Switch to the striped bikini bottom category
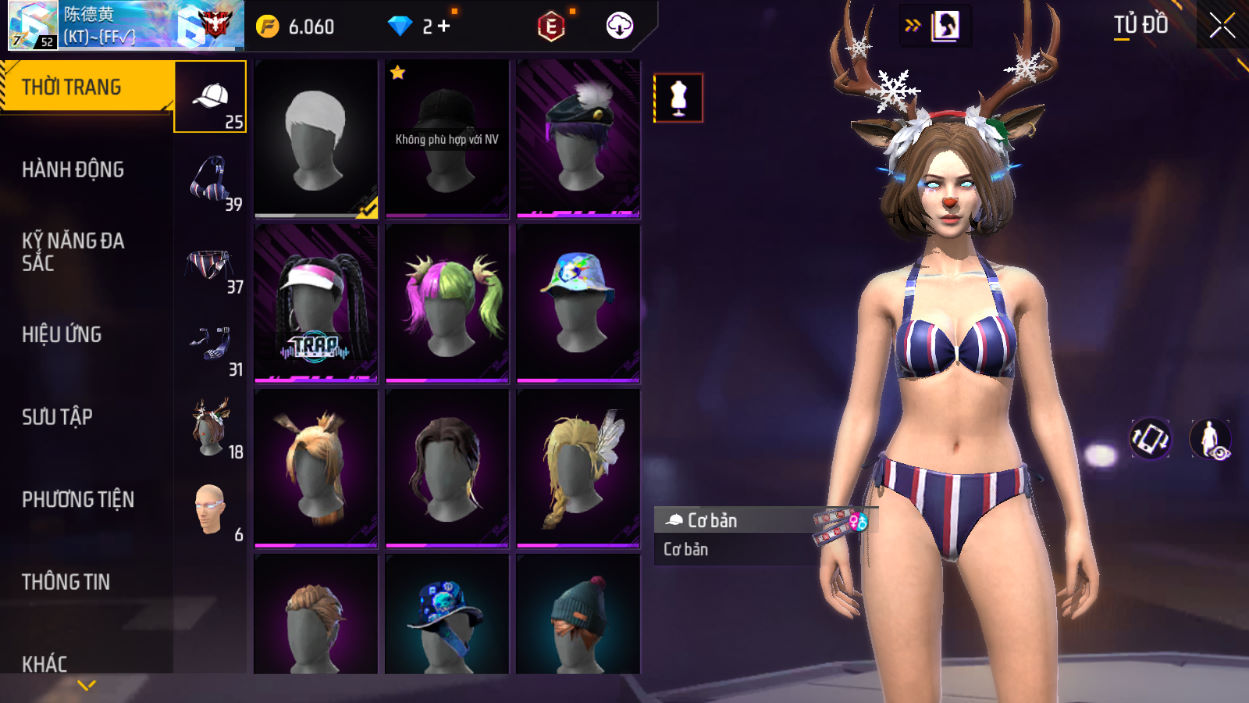Screen dimensions: 1249x703 [210, 267]
